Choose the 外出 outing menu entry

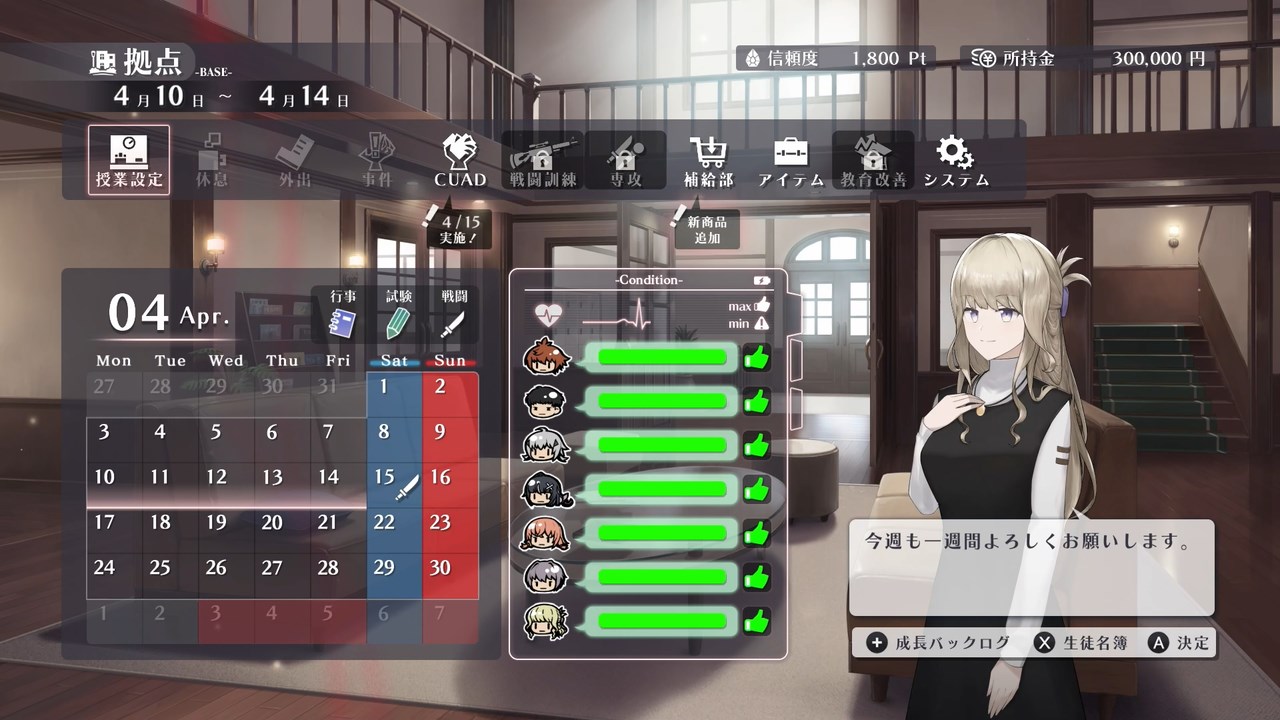[x=294, y=160]
